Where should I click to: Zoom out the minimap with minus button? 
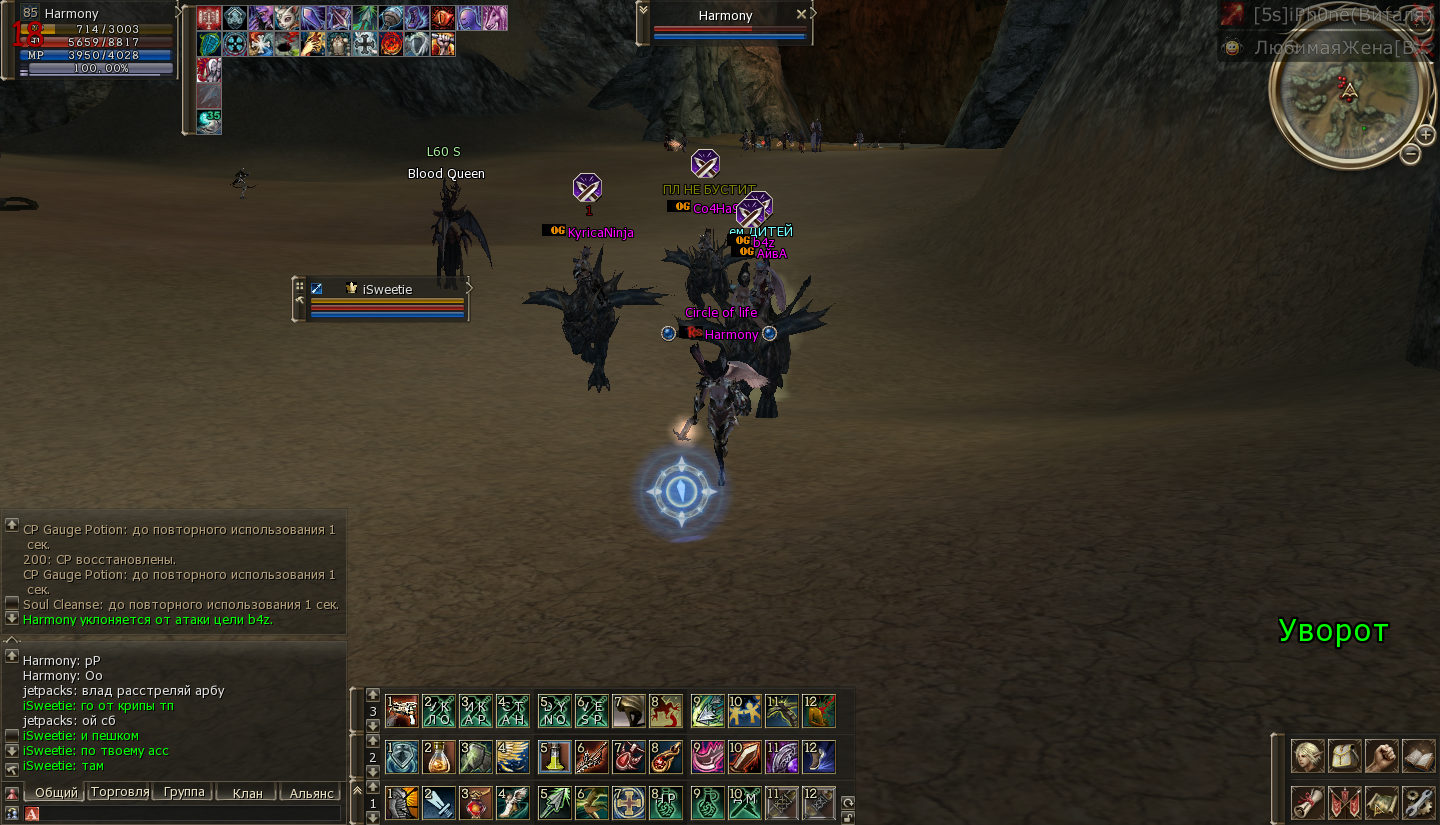pos(1410,154)
